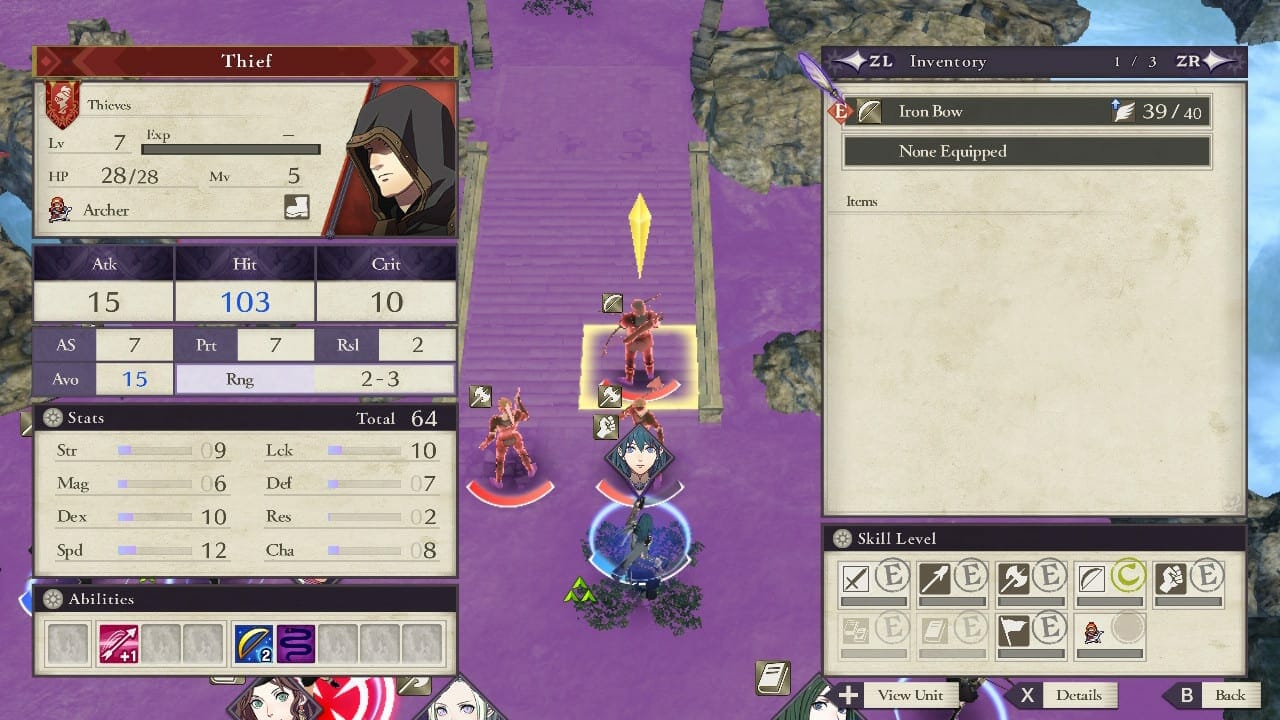Select the None Equipped slot

point(1026,152)
